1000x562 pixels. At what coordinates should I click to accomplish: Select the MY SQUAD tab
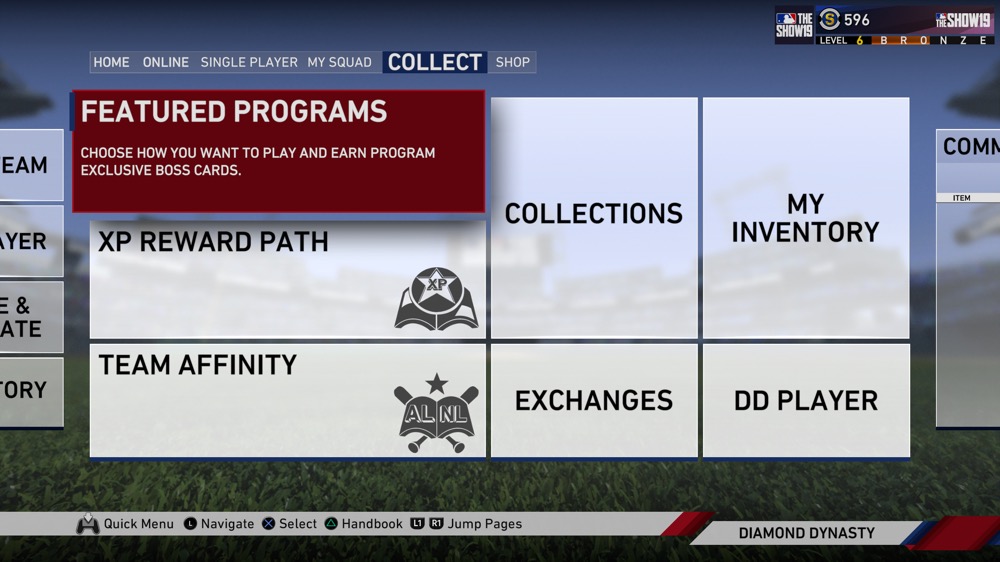point(339,62)
